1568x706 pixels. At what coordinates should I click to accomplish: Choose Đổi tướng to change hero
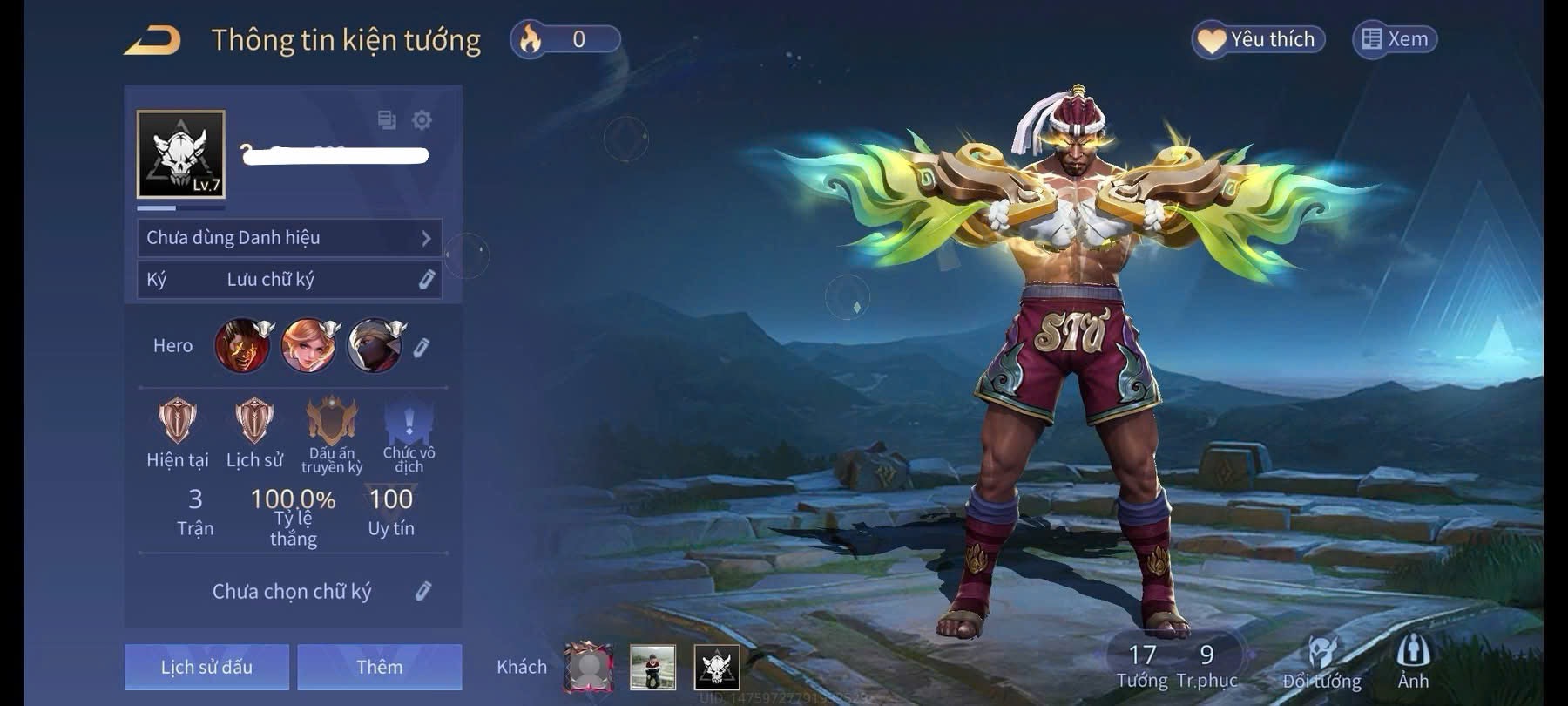click(x=1321, y=662)
